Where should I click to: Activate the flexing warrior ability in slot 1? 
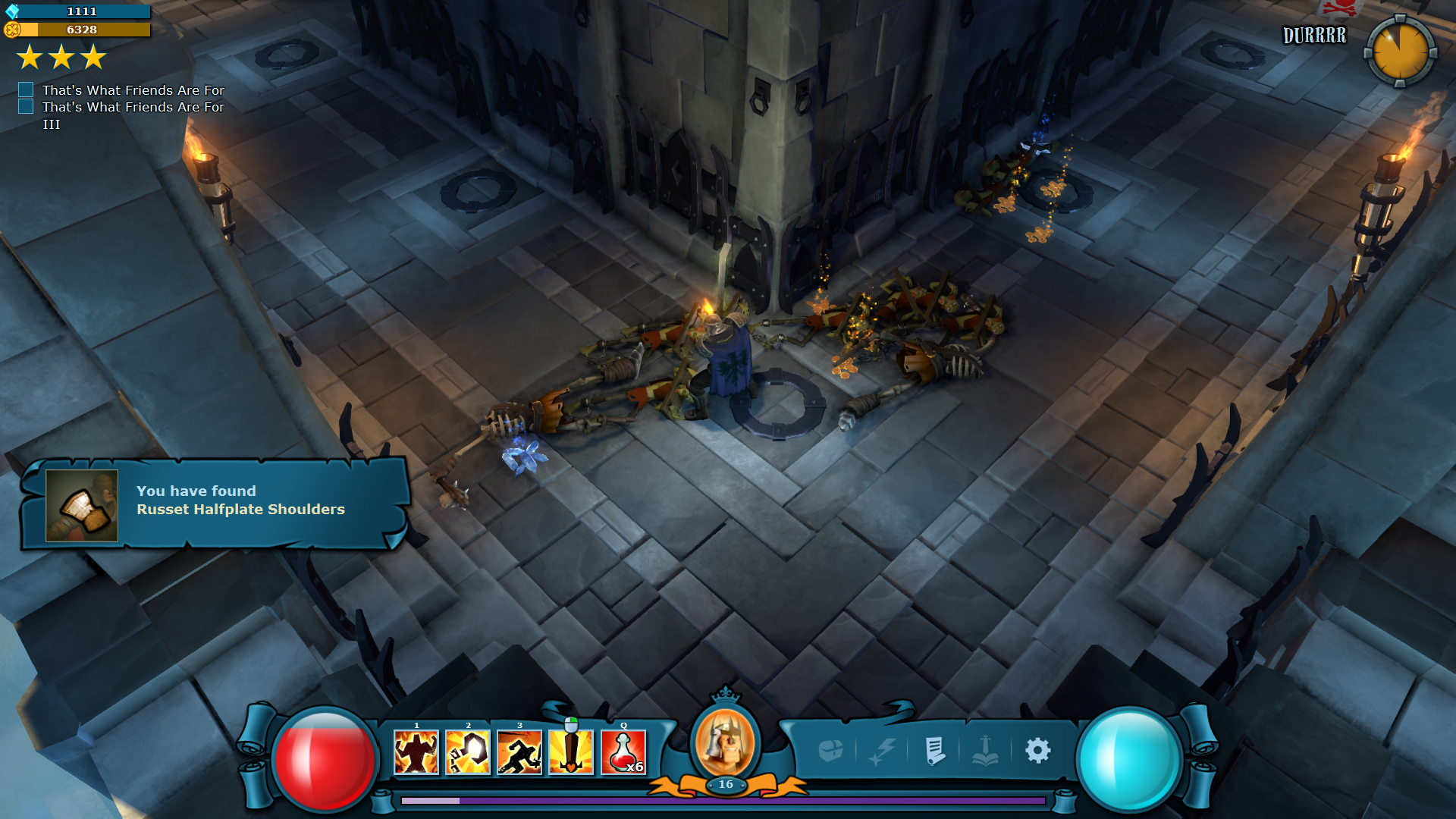[x=416, y=752]
